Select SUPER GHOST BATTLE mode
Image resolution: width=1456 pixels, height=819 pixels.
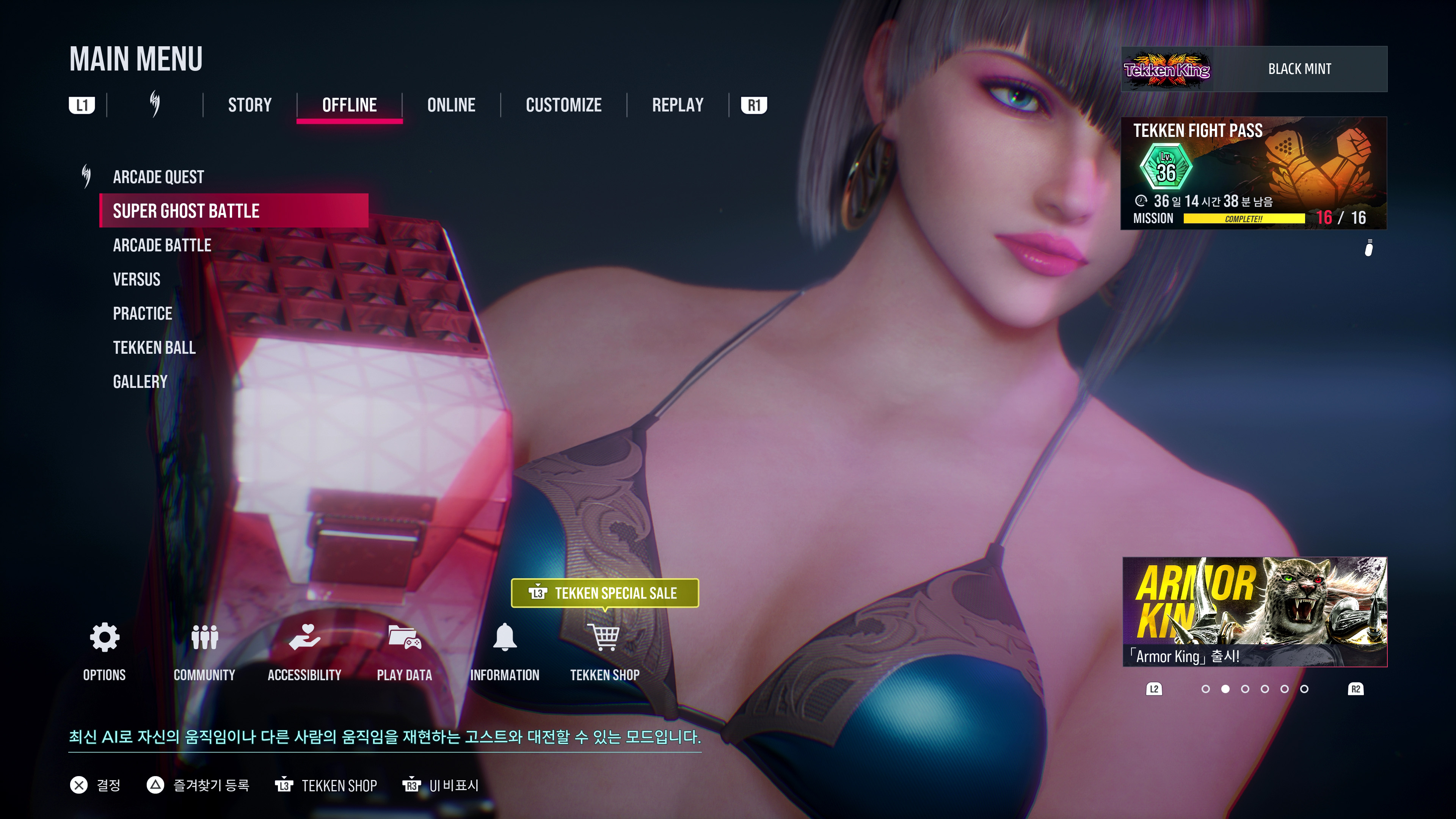click(x=185, y=211)
